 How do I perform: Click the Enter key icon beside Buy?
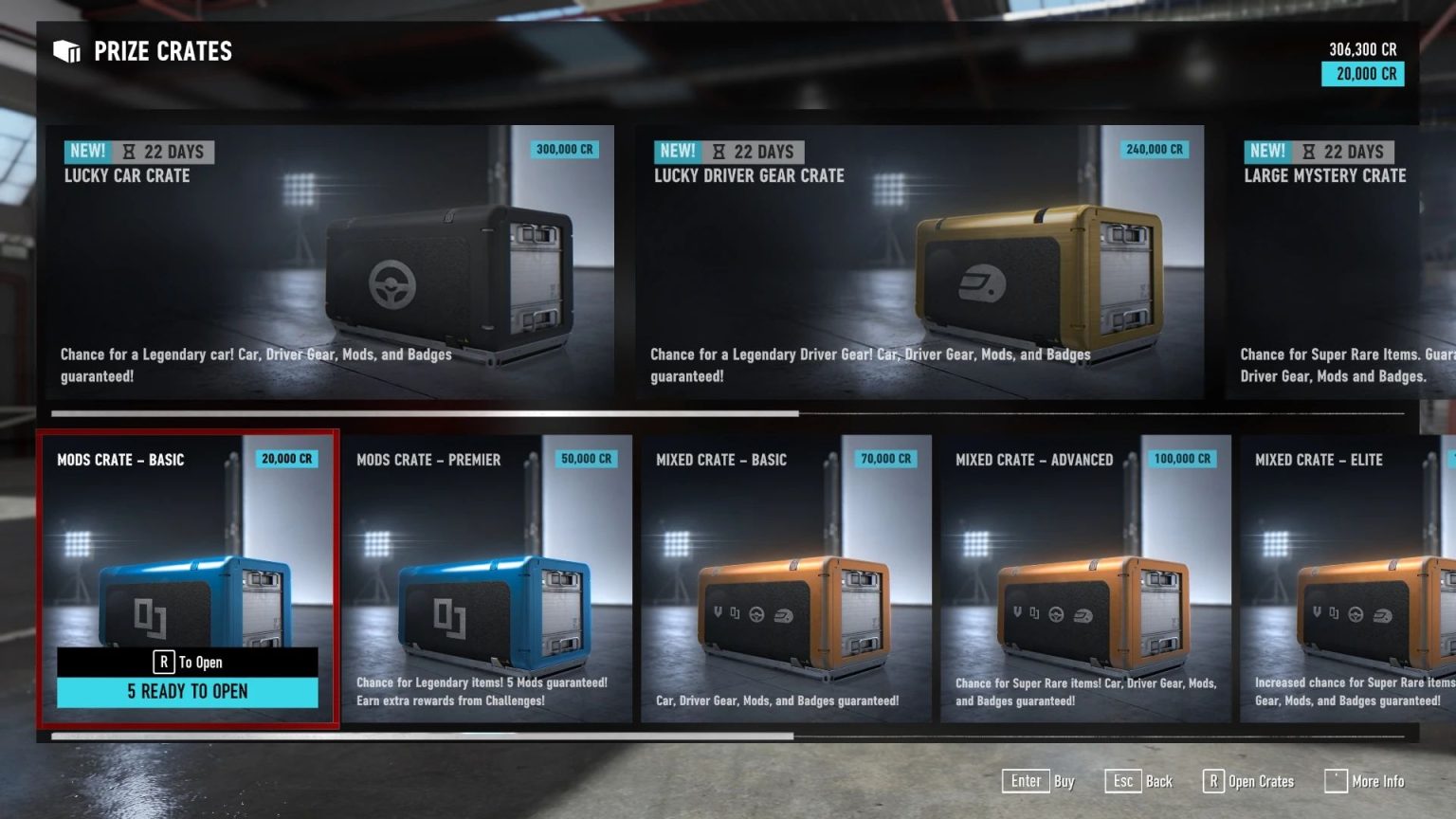click(1026, 781)
